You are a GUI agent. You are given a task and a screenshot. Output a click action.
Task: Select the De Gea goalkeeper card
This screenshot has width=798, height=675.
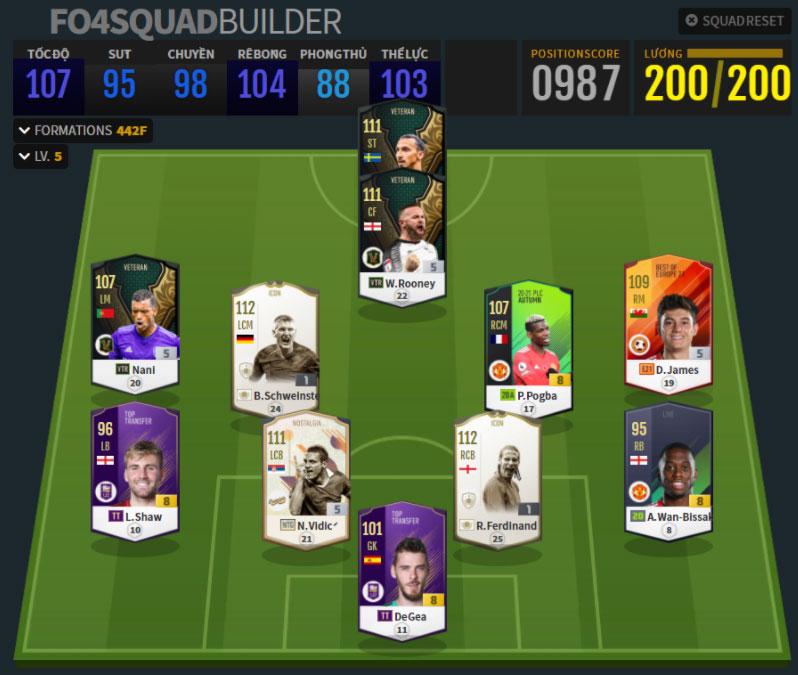click(402, 568)
